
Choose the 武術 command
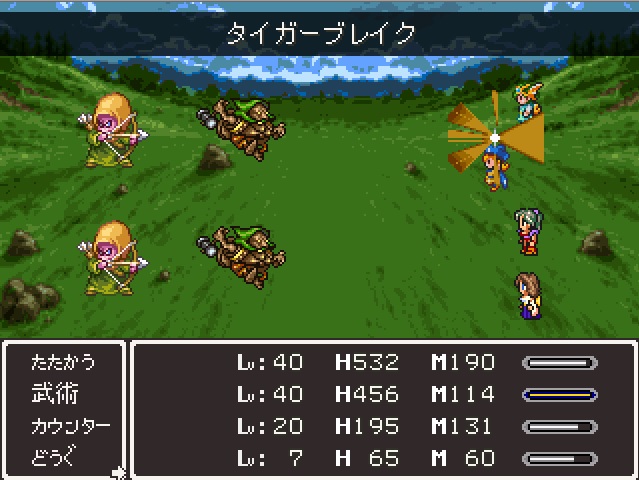(55, 394)
